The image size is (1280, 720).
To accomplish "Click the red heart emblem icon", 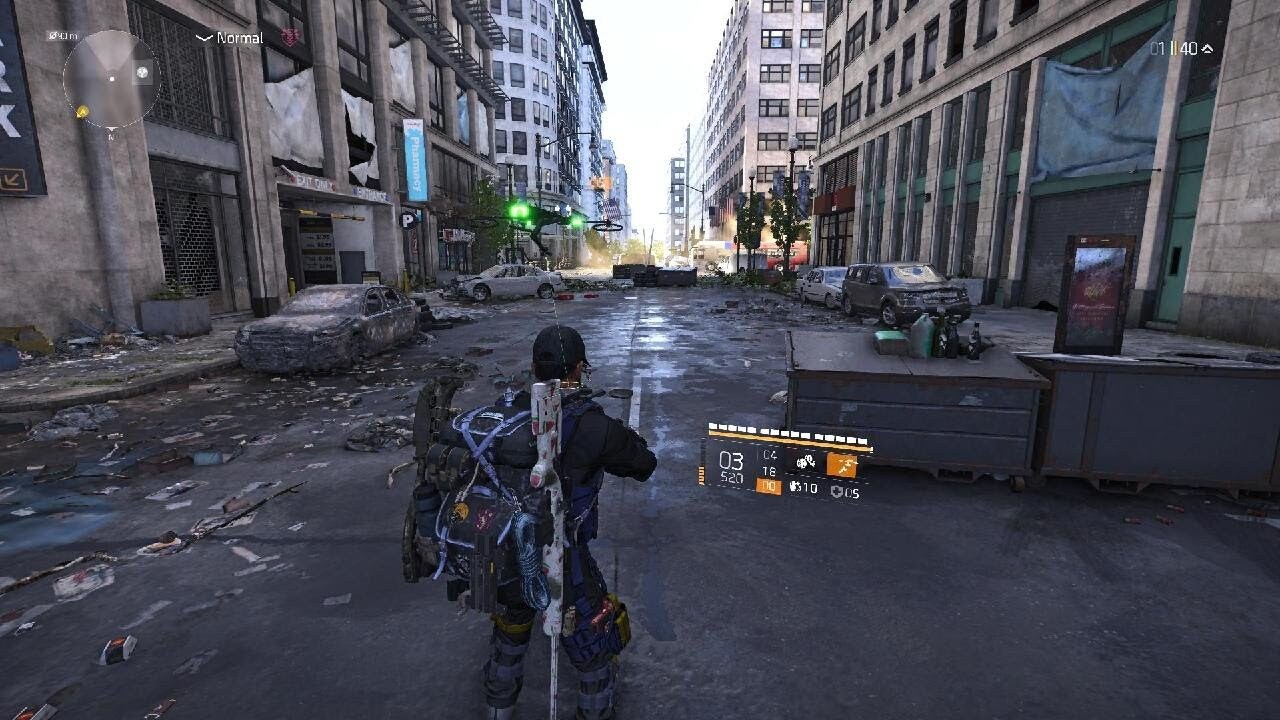I will pos(290,37).
